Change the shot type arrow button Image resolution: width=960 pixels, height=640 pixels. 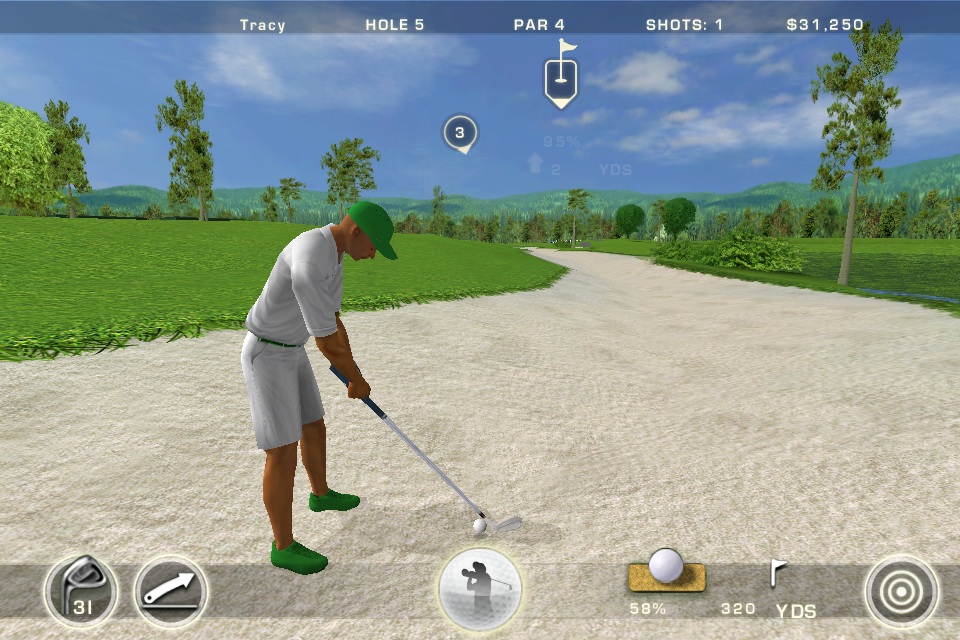171,591
